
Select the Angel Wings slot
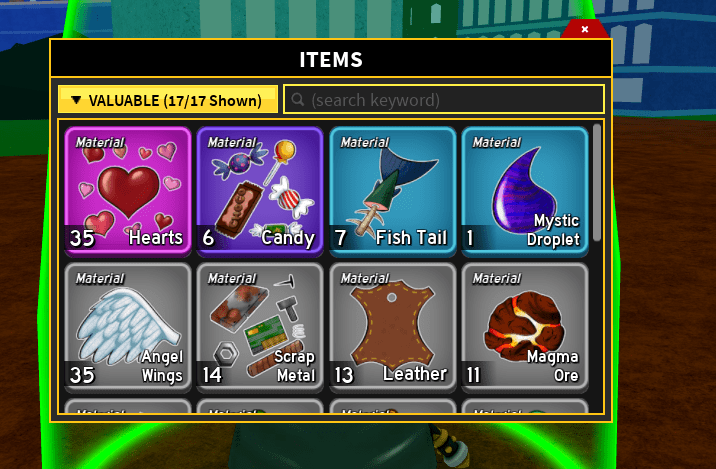pos(127,325)
